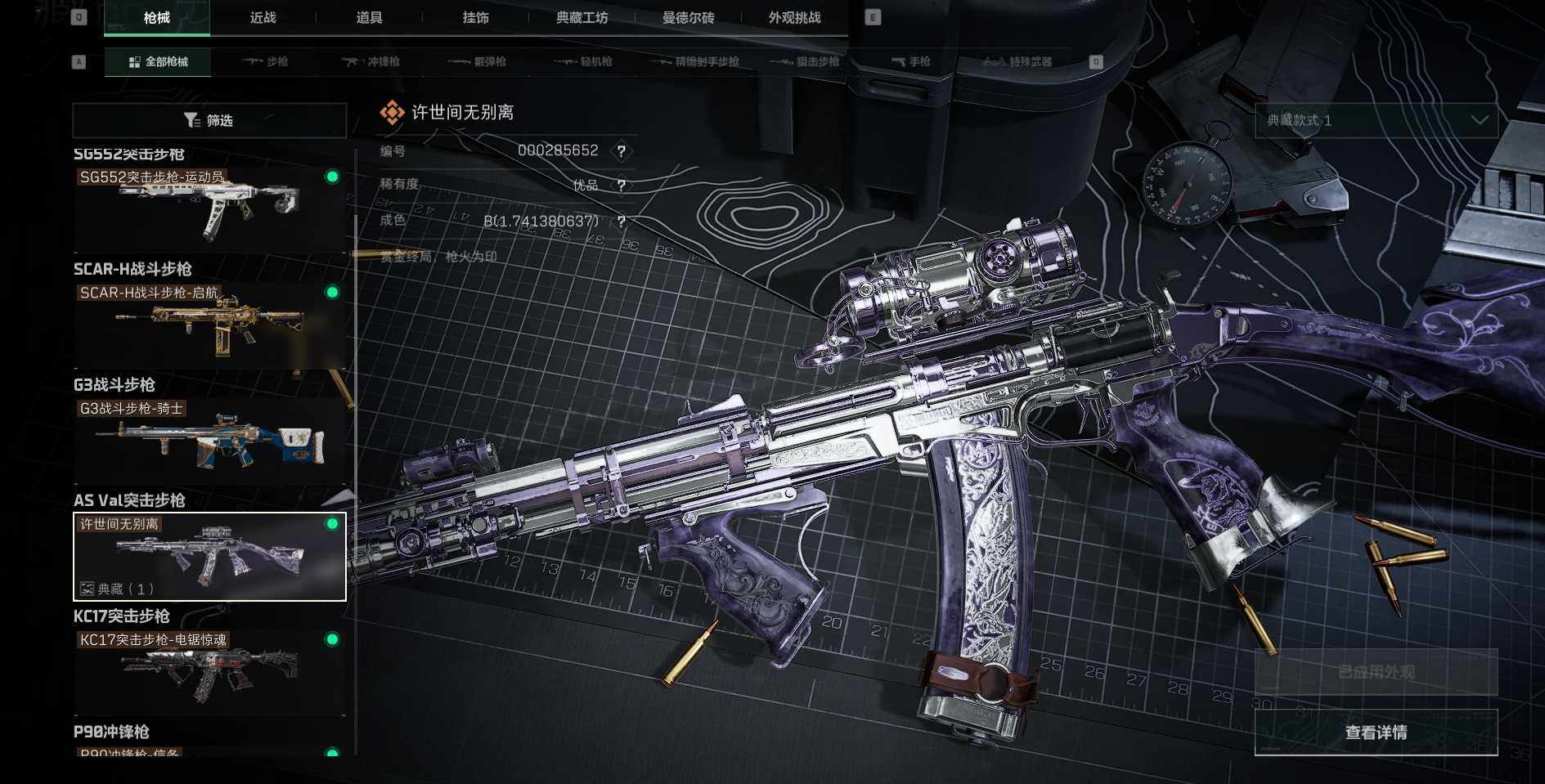The height and width of the screenshot is (784, 1545).
Task: Switch to the 近战 melee tab
Action: pos(263,18)
